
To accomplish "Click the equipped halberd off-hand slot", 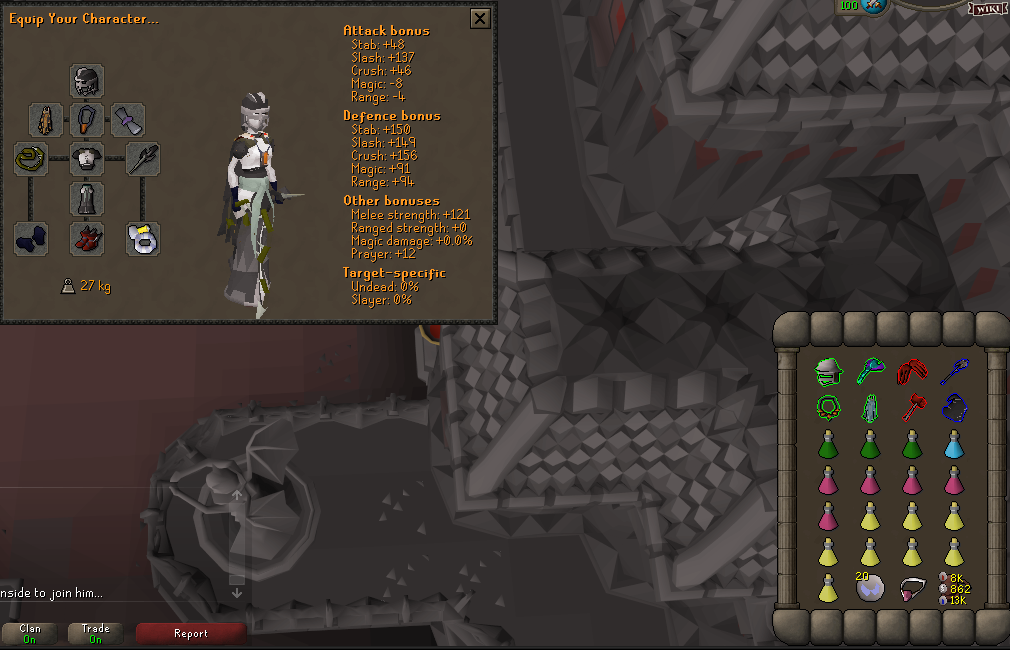I will pos(143,159).
